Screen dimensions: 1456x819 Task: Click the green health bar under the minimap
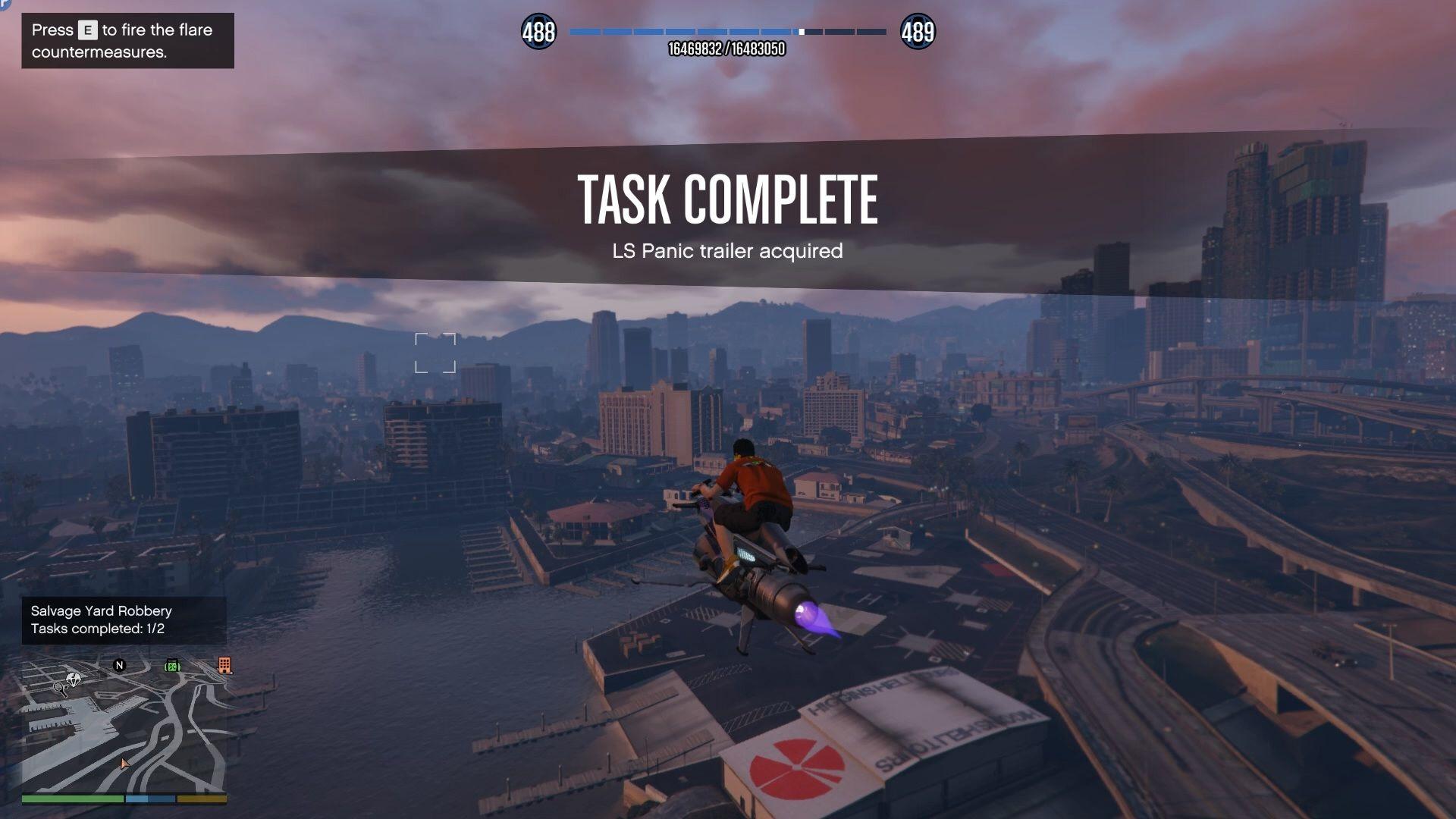tap(73, 799)
